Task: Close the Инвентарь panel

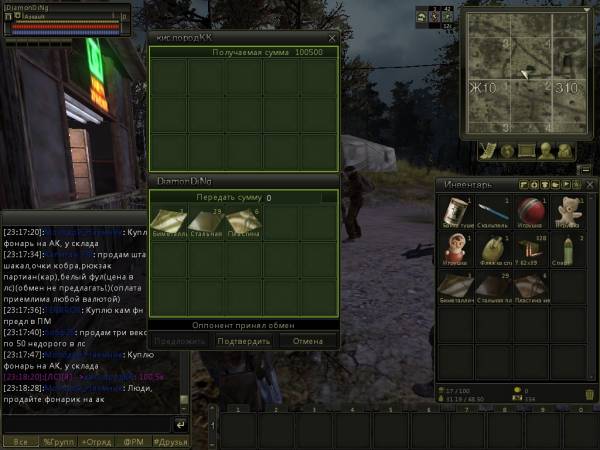Action: click(591, 184)
